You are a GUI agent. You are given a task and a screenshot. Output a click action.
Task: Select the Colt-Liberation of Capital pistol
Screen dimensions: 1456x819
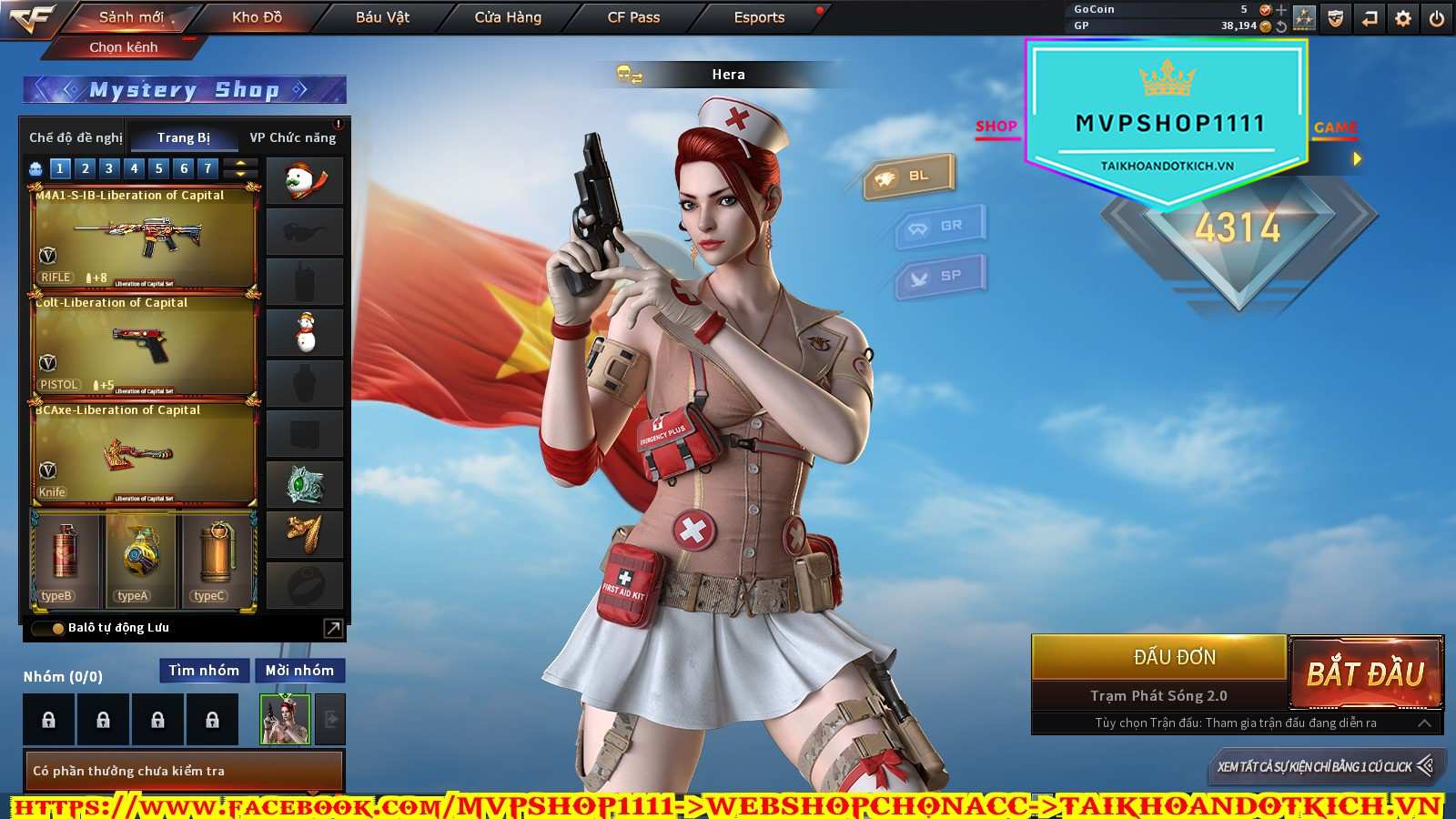click(x=144, y=346)
